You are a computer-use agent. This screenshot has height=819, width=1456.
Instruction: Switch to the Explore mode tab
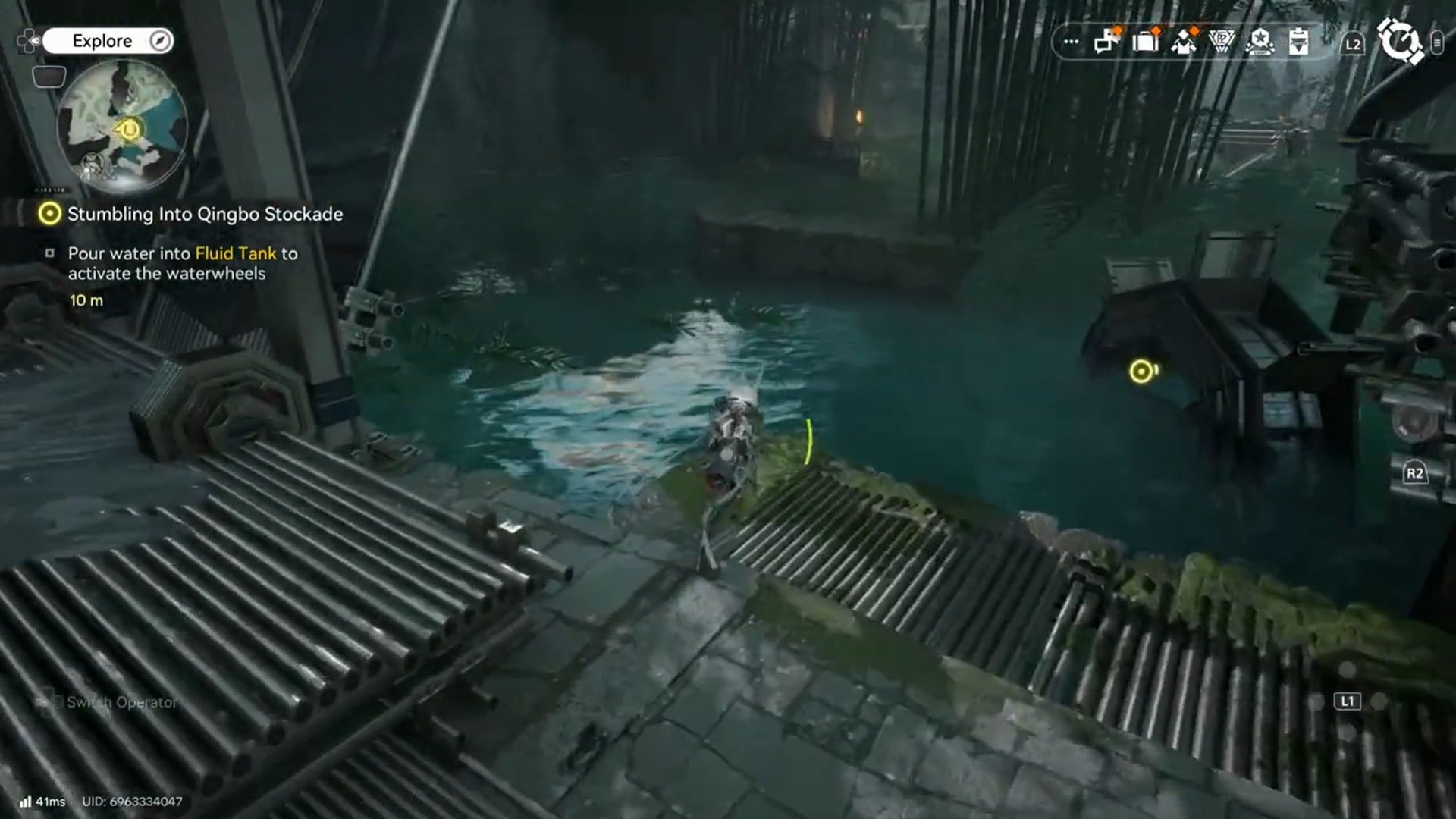click(103, 40)
